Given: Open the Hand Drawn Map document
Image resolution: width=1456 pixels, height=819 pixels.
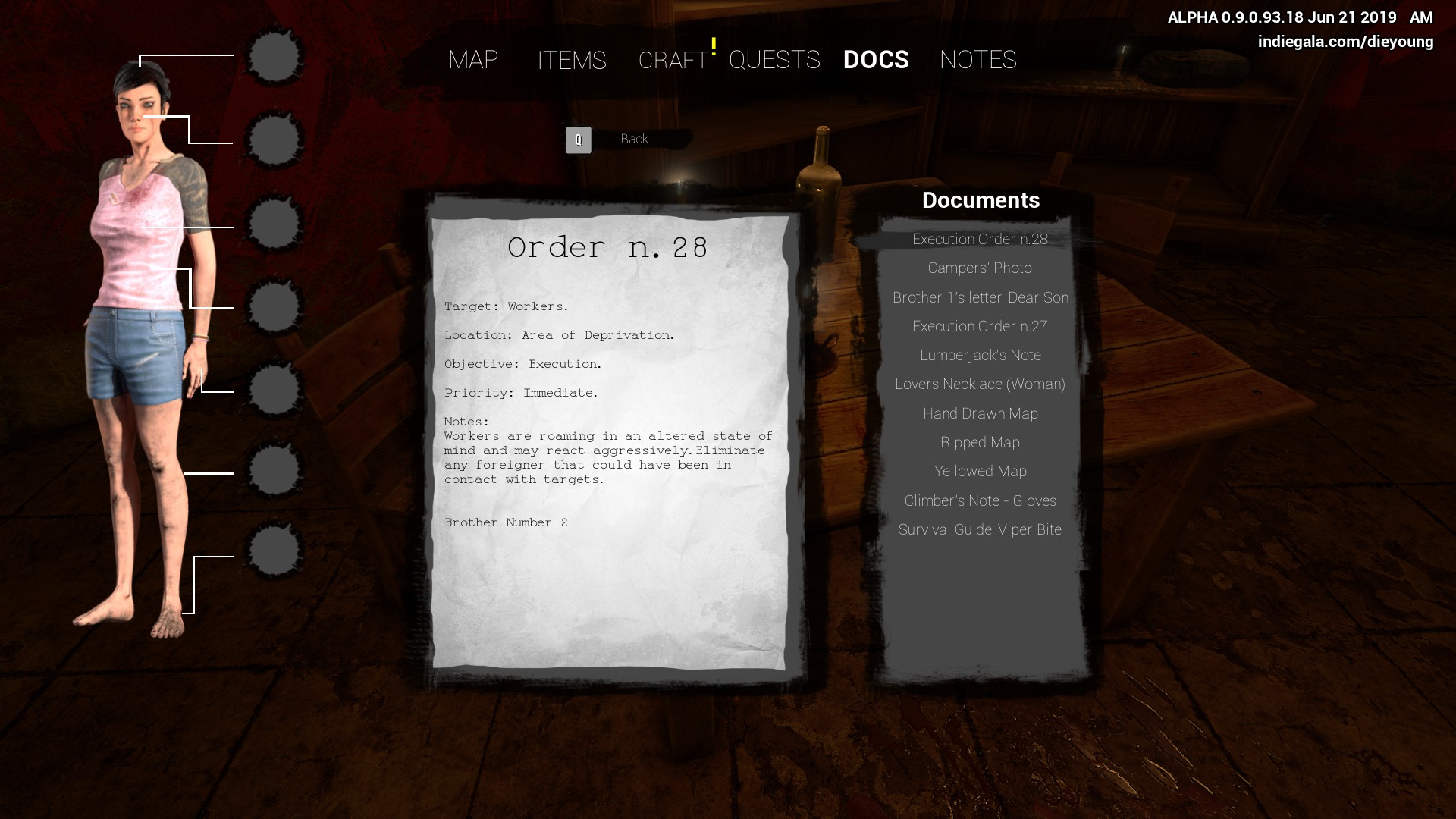Looking at the screenshot, I should (x=980, y=414).
